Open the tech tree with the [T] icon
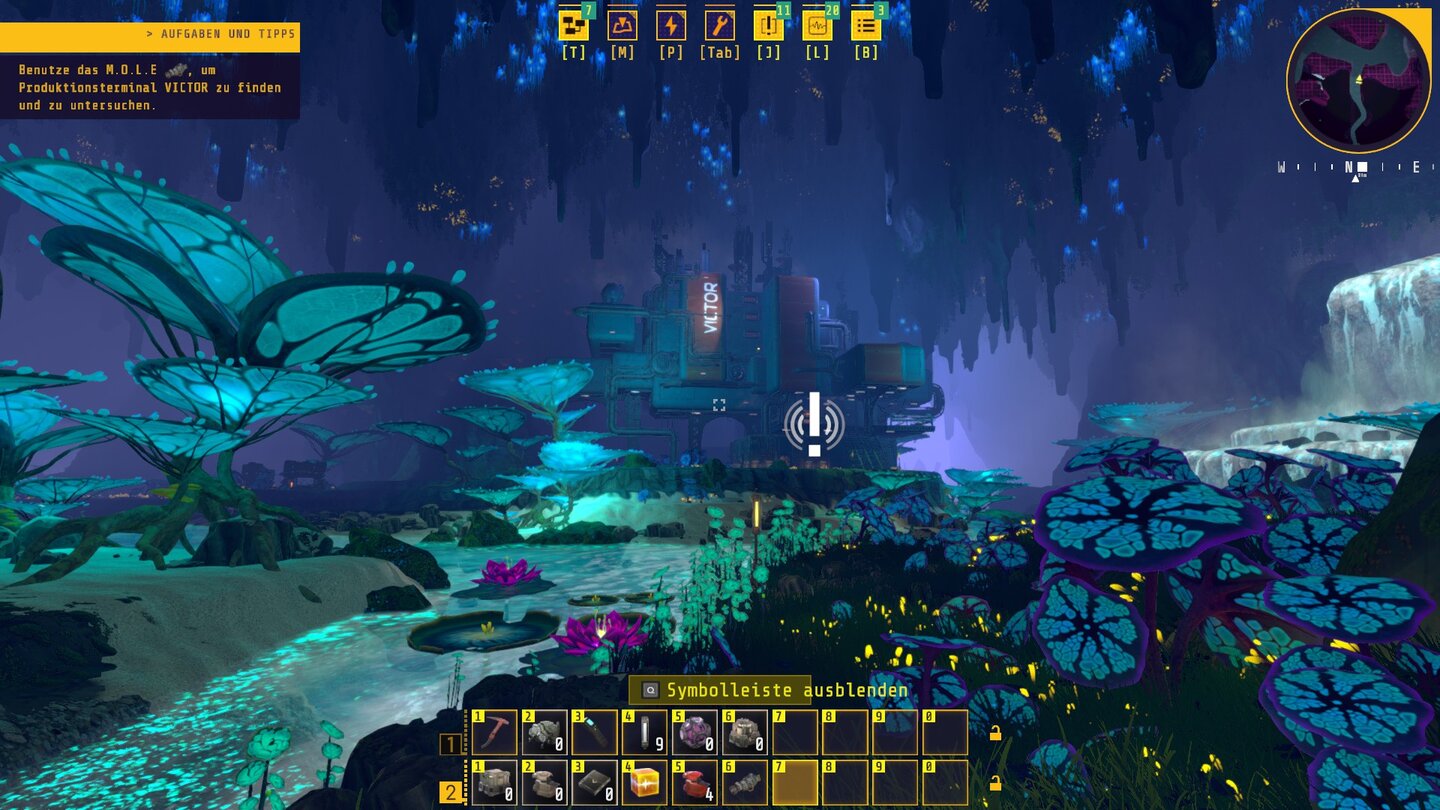The height and width of the screenshot is (810, 1440). click(573, 25)
